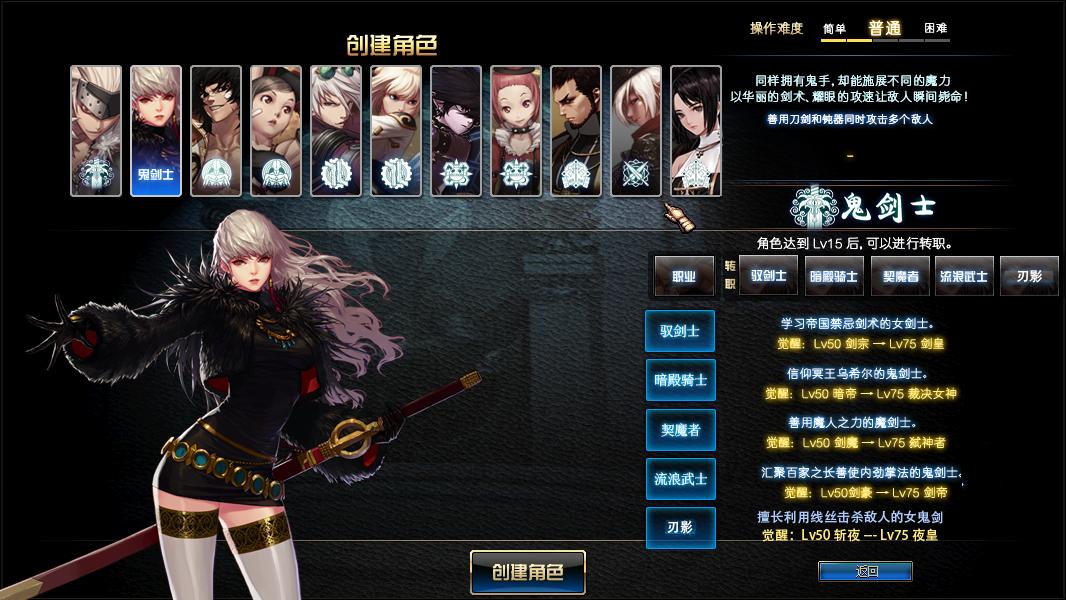The width and height of the screenshot is (1066, 600).
Task: Pick the dark spiky-haired male fighter portrait
Action: pos(216,130)
